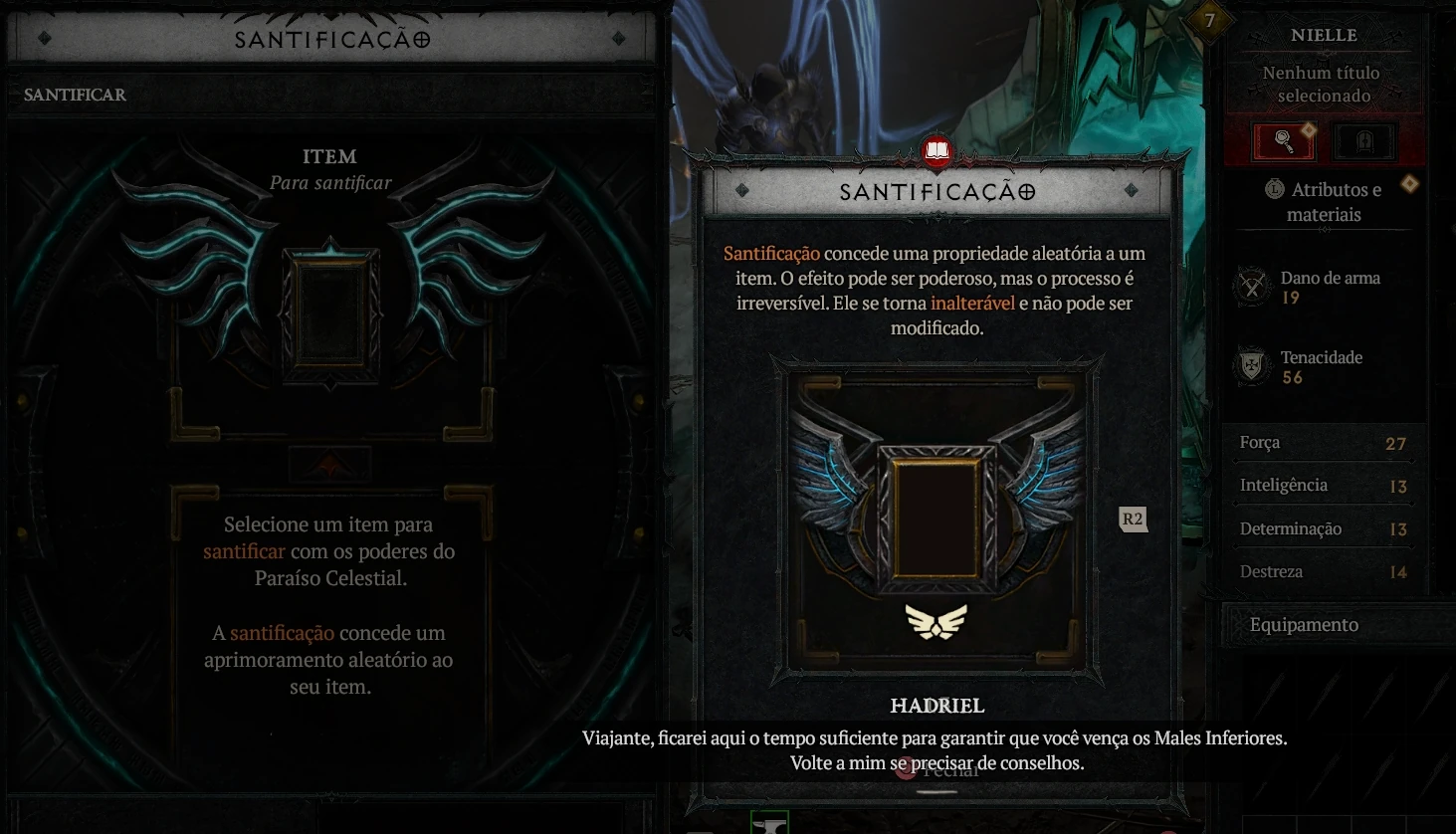
Task: Click the crossed weapons Dano de arma icon
Action: point(1251,286)
